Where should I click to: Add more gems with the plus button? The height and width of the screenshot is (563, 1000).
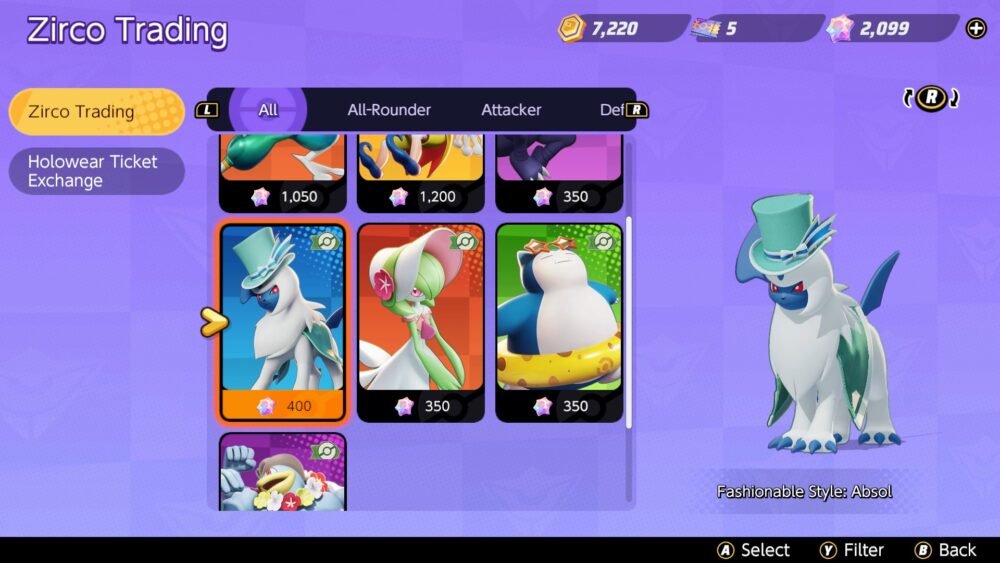pyautogui.click(x=976, y=28)
